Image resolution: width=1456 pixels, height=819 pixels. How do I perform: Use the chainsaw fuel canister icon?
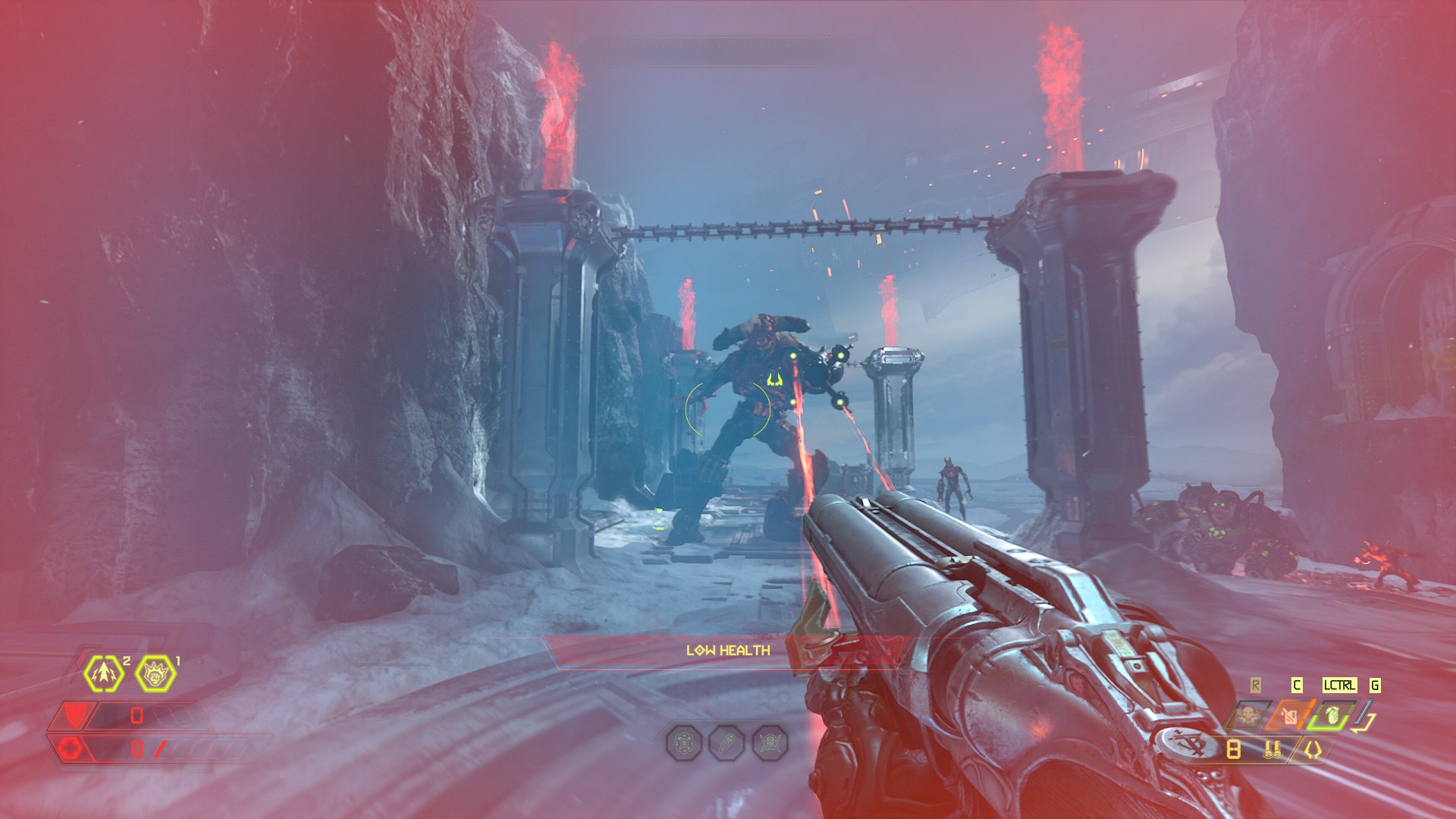[x=1291, y=715]
